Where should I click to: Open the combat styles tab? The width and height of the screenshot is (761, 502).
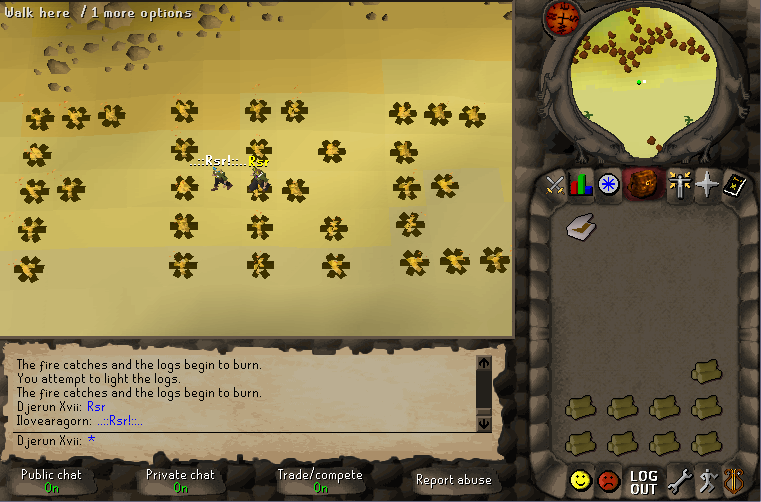click(554, 185)
